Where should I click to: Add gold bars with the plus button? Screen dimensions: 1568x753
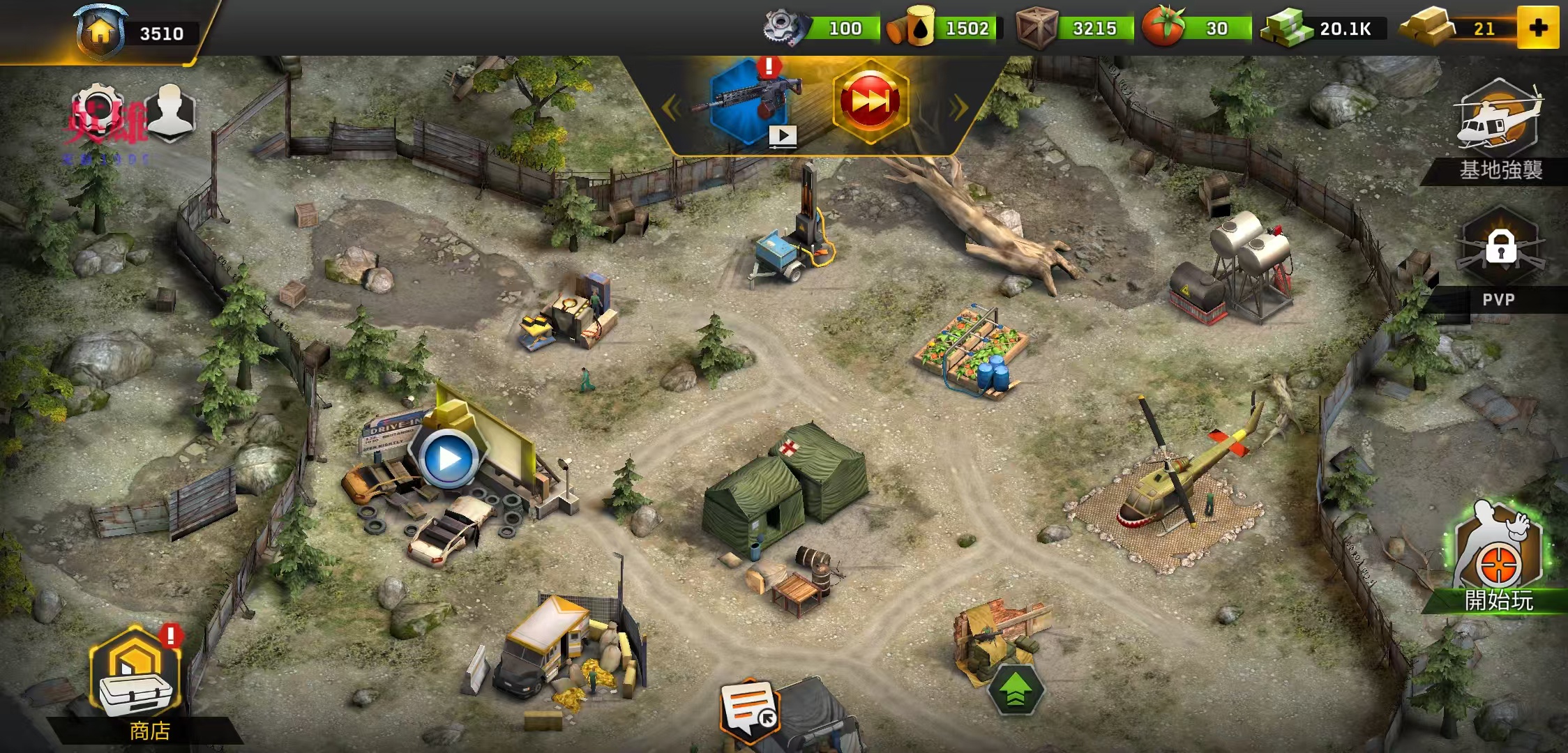pos(1537,28)
